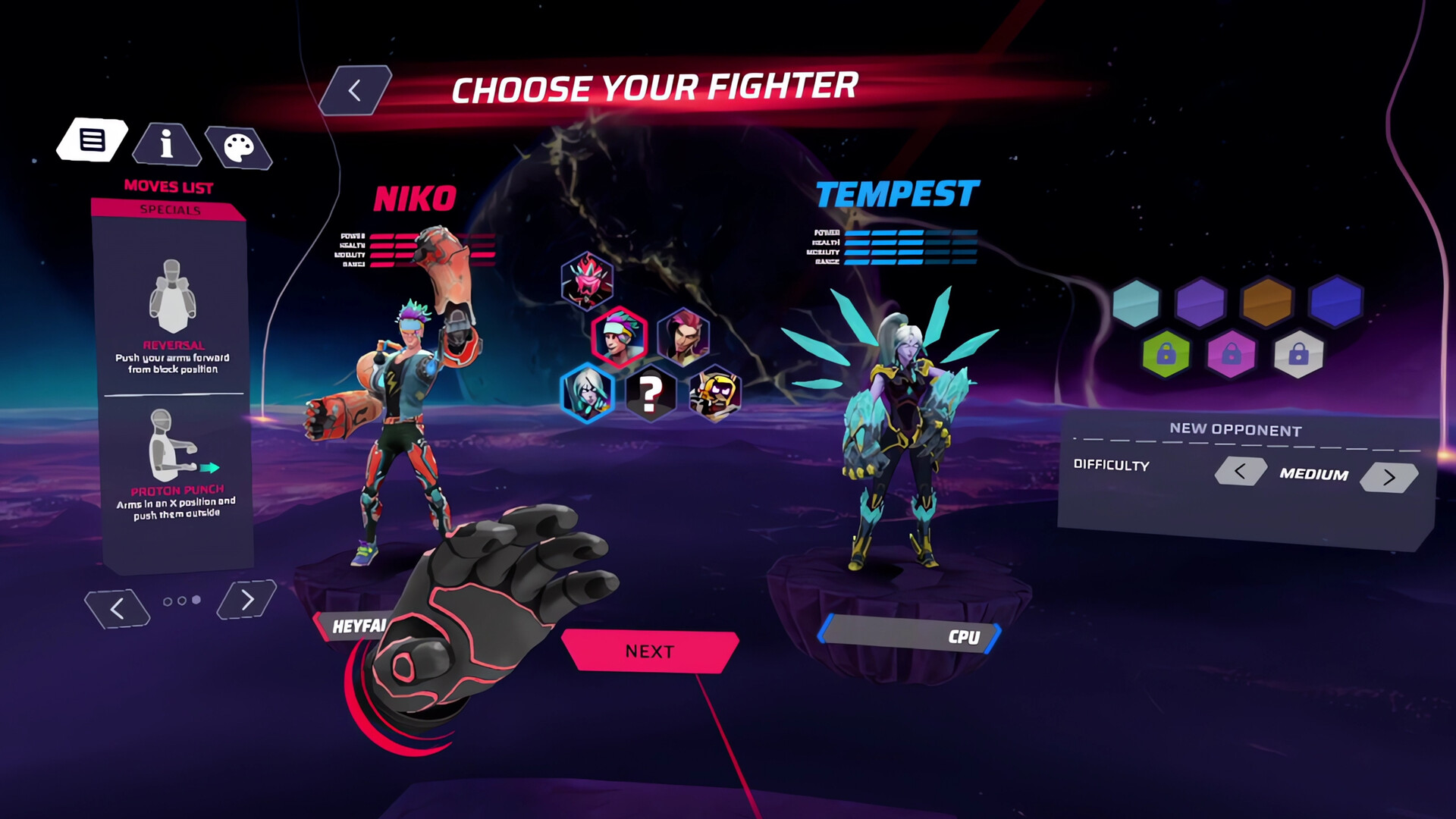The height and width of the screenshot is (819, 1456).
Task: Show the previous moves list page
Action: (118, 608)
